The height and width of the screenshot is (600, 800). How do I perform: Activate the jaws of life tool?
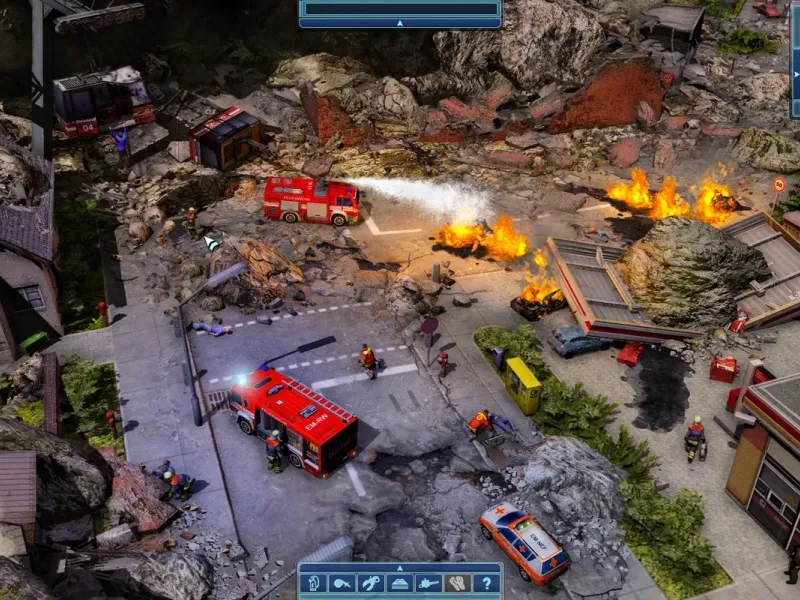[x=371, y=583]
